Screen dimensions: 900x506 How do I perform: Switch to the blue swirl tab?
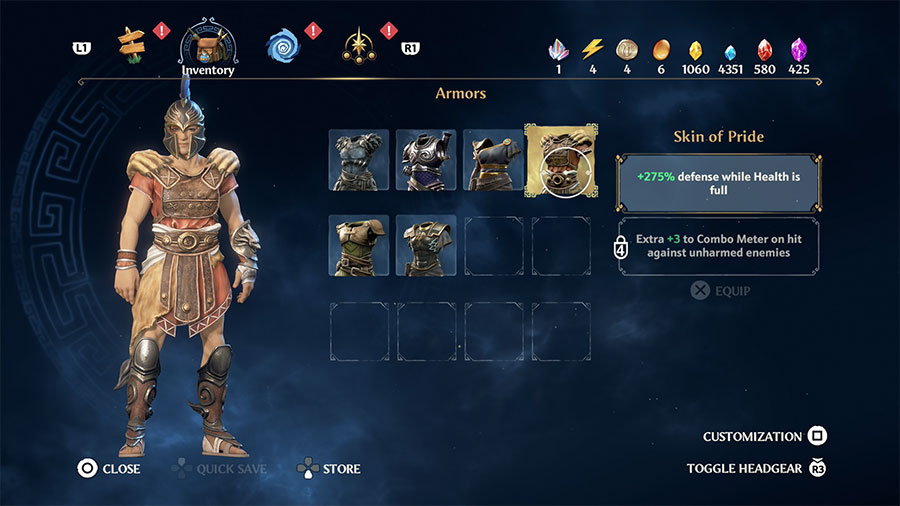pyautogui.click(x=283, y=44)
